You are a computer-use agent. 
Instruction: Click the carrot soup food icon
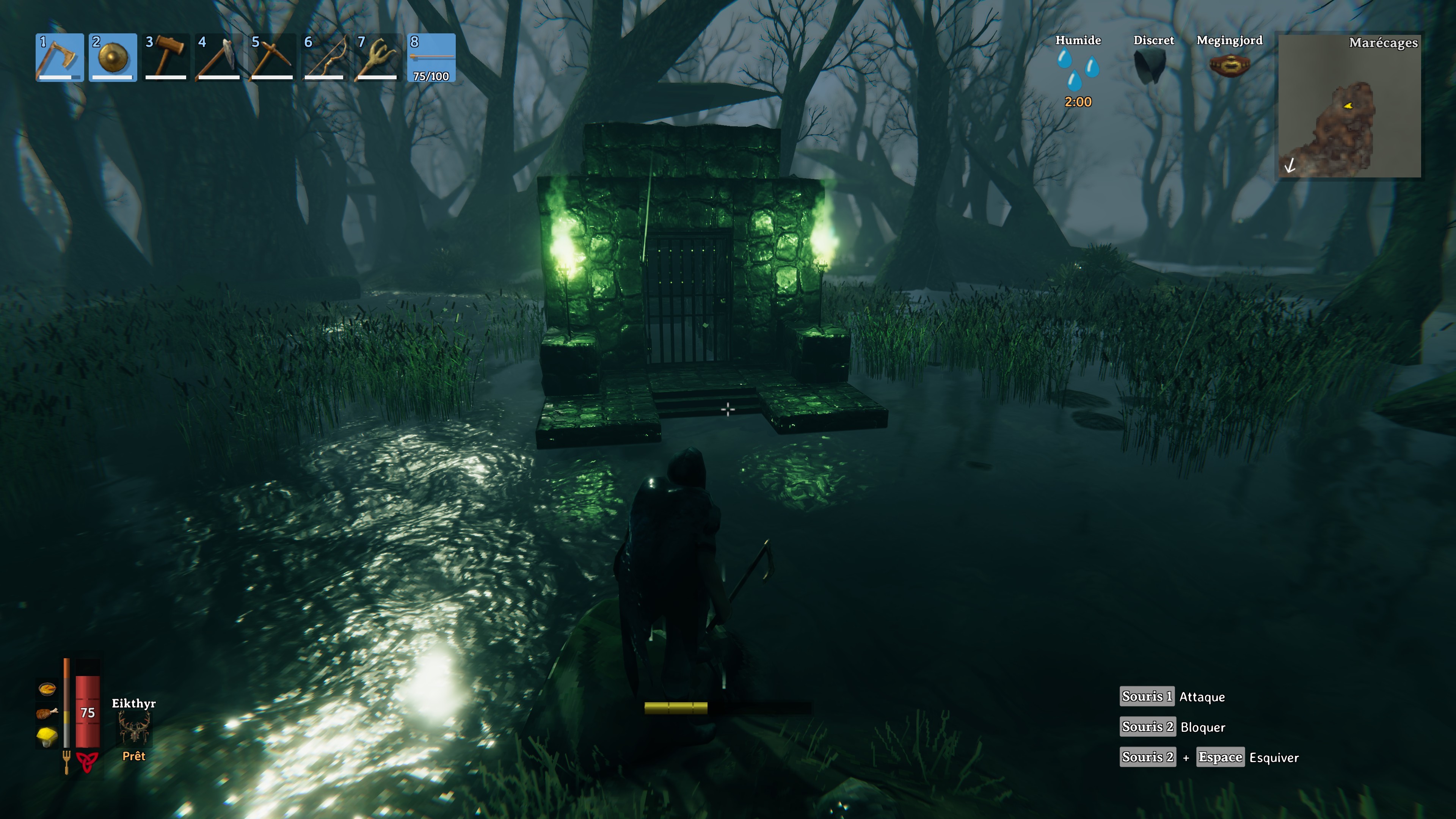point(47,688)
